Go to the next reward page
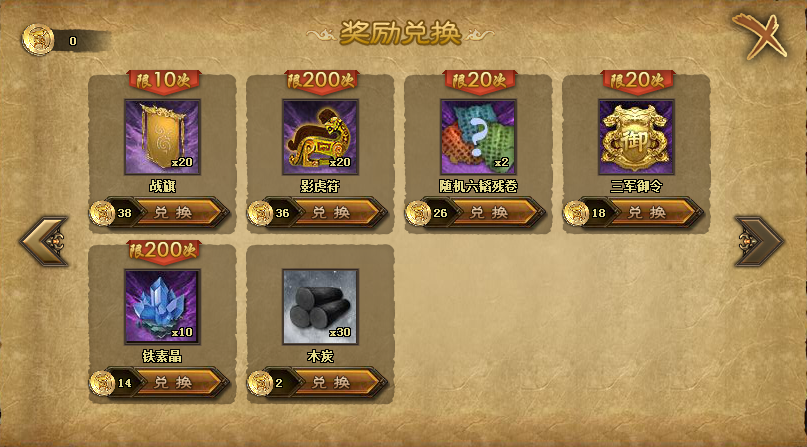This screenshot has width=807, height=447. point(759,240)
